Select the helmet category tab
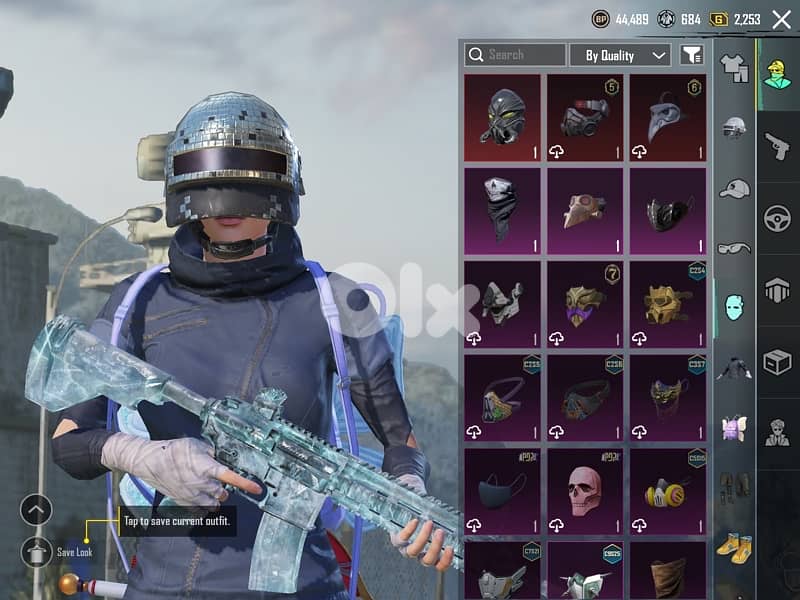 tap(734, 128)
